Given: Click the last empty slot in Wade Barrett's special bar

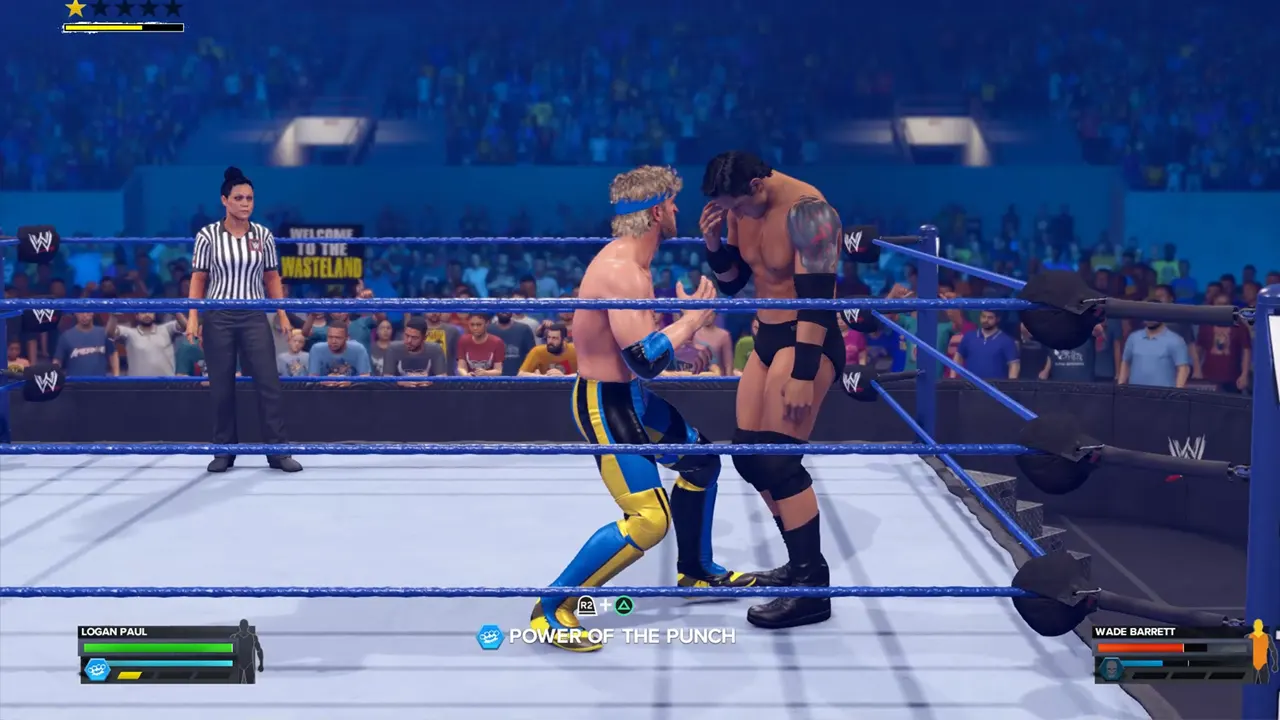Looking at the screenshot, I should click(1226, 676).
